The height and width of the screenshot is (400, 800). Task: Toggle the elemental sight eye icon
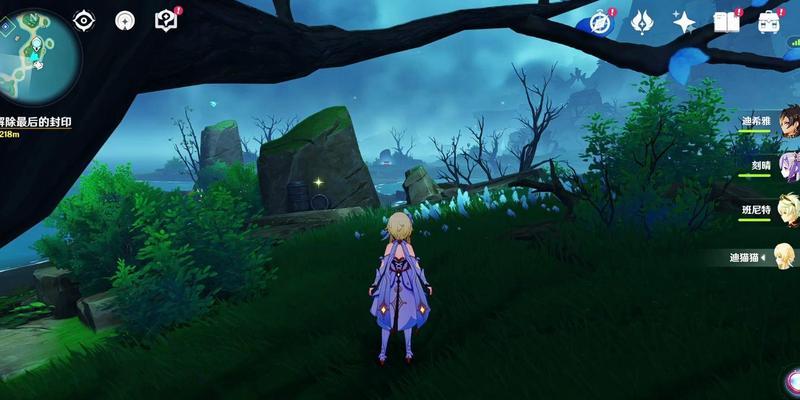[85, 20]
